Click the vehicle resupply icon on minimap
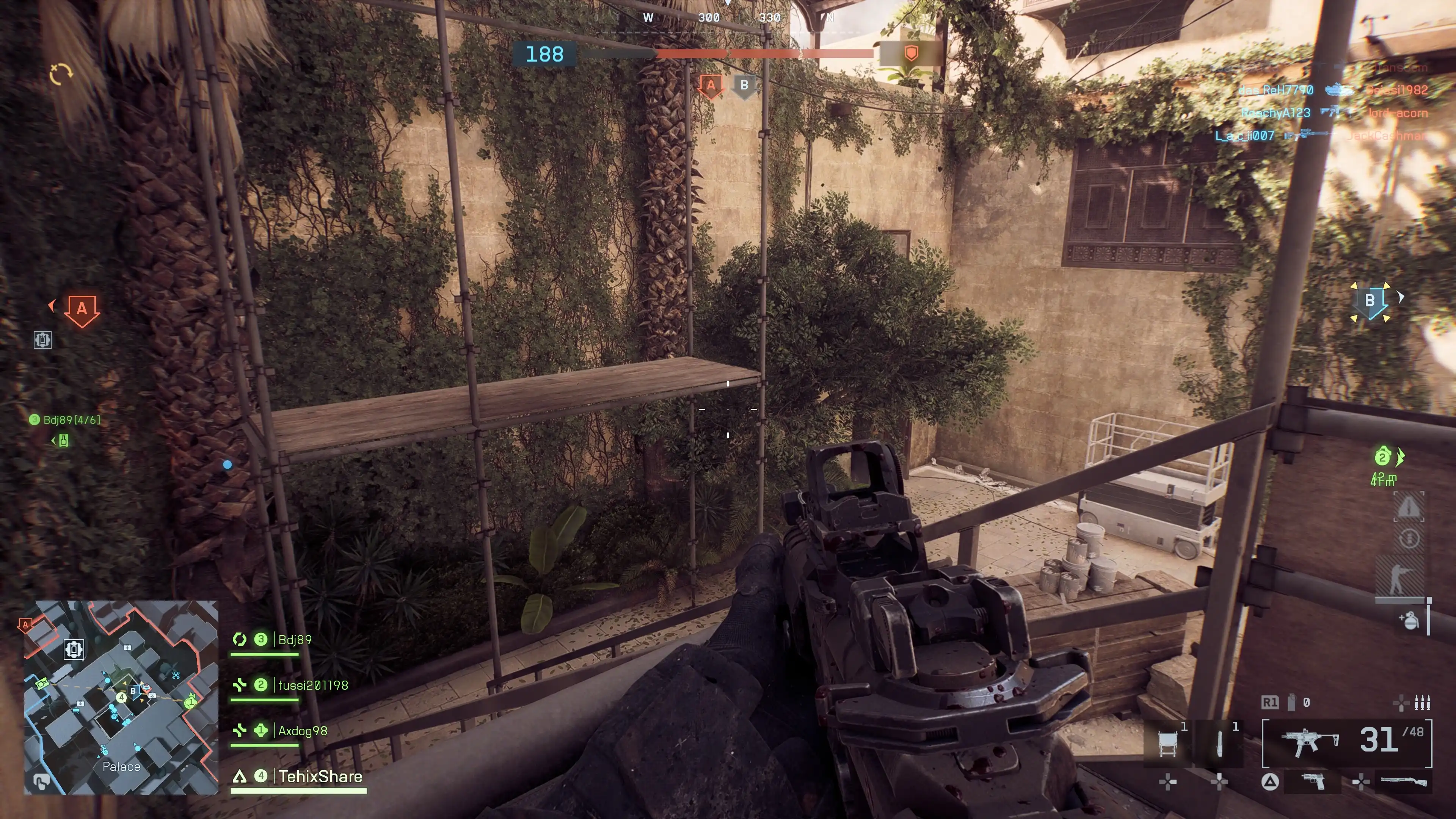Image resolution: width=1456 pixels, height=819 pixels. pos(74,649)
